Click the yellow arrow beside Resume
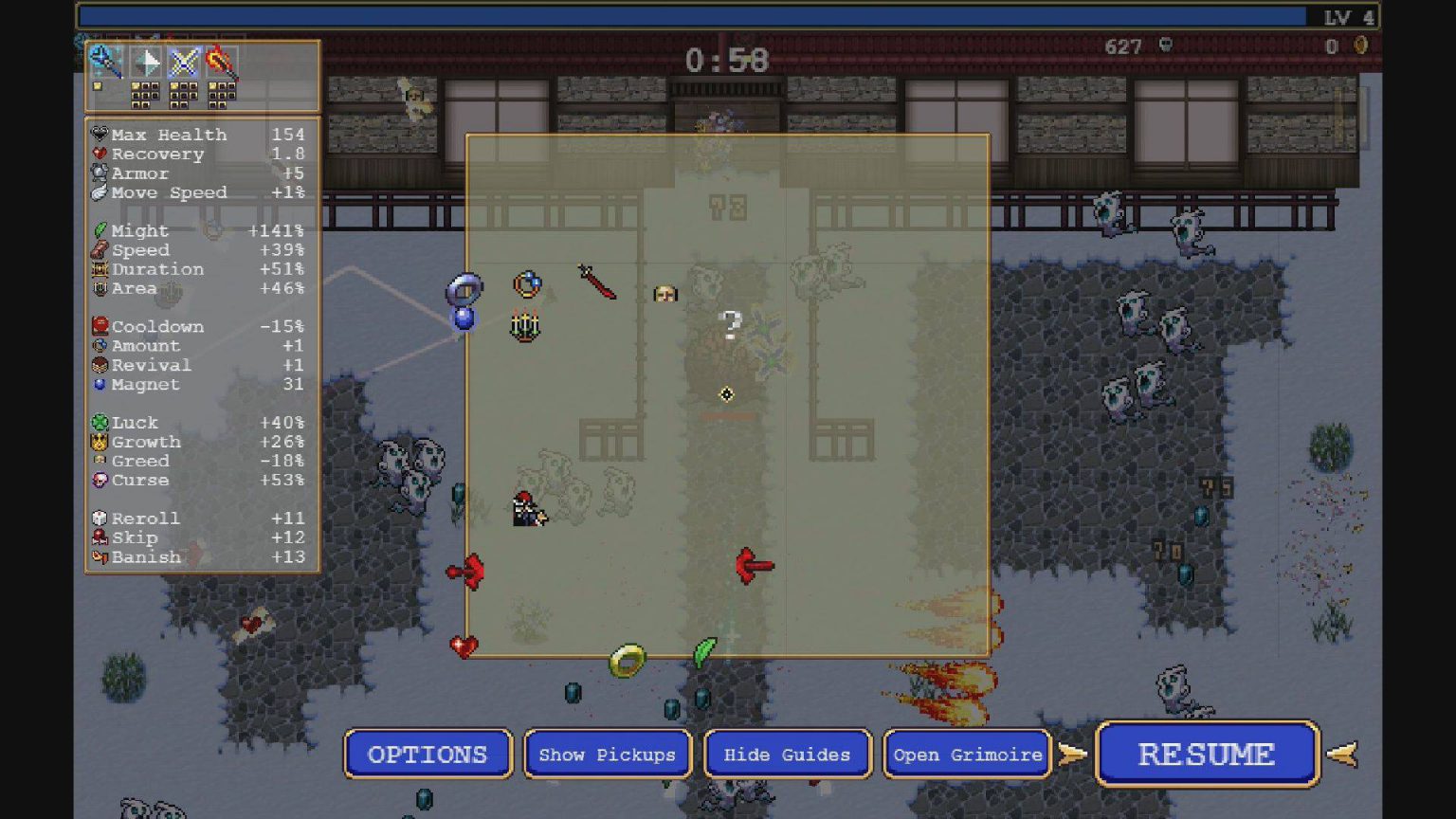1456x819 pixels. click(1341, 754)
